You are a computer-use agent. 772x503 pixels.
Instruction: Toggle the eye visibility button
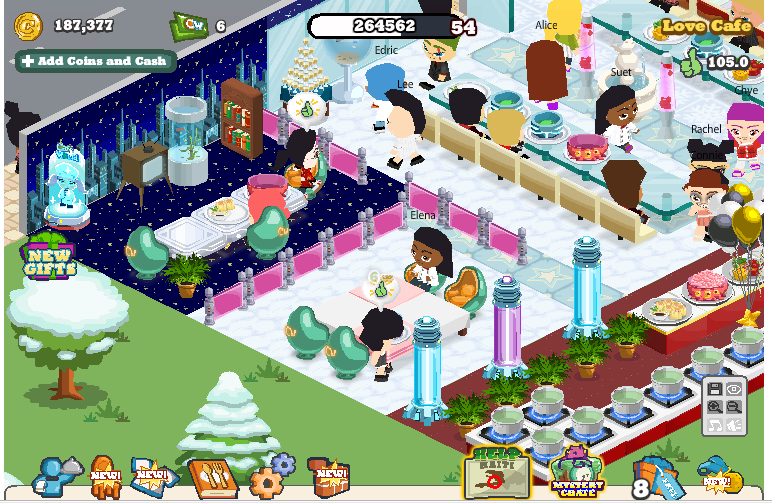[x=736, y=390]
